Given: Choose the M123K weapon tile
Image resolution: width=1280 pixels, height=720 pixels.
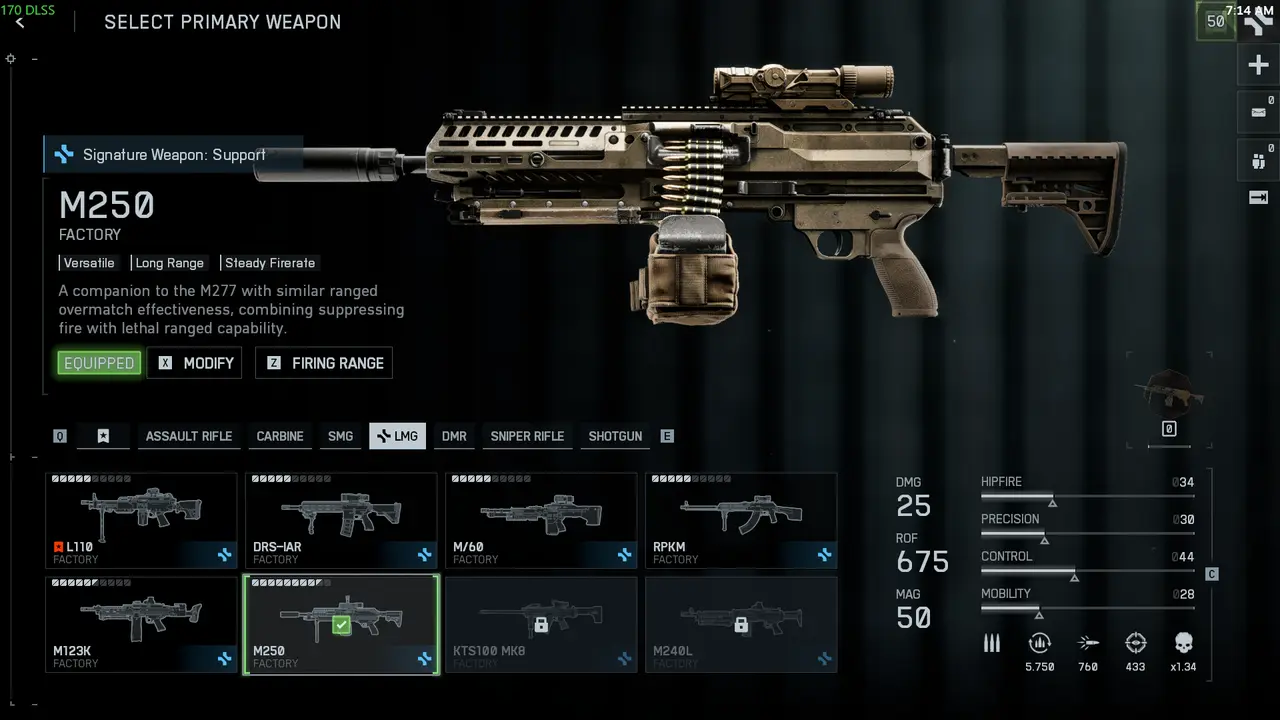Looking at the screenshot, I should pyautogui.click(x=141, y=624).
